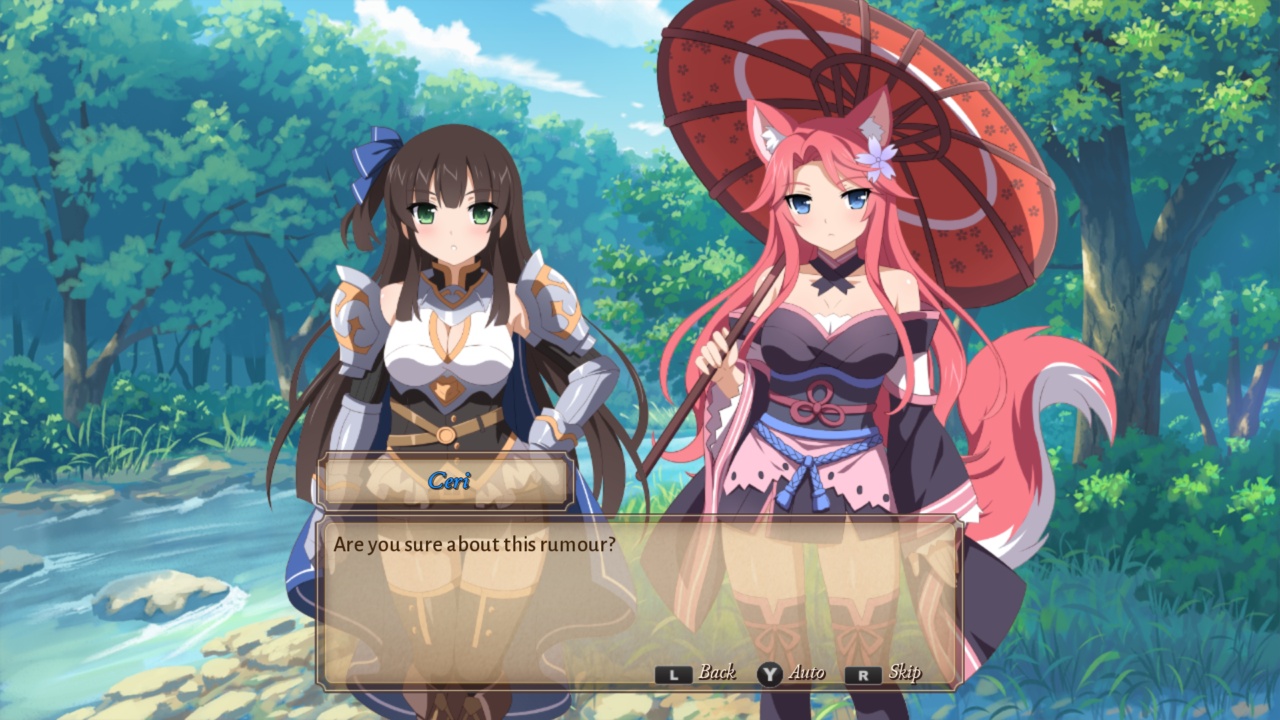Open the Back log of dialogue

(716, 672)
